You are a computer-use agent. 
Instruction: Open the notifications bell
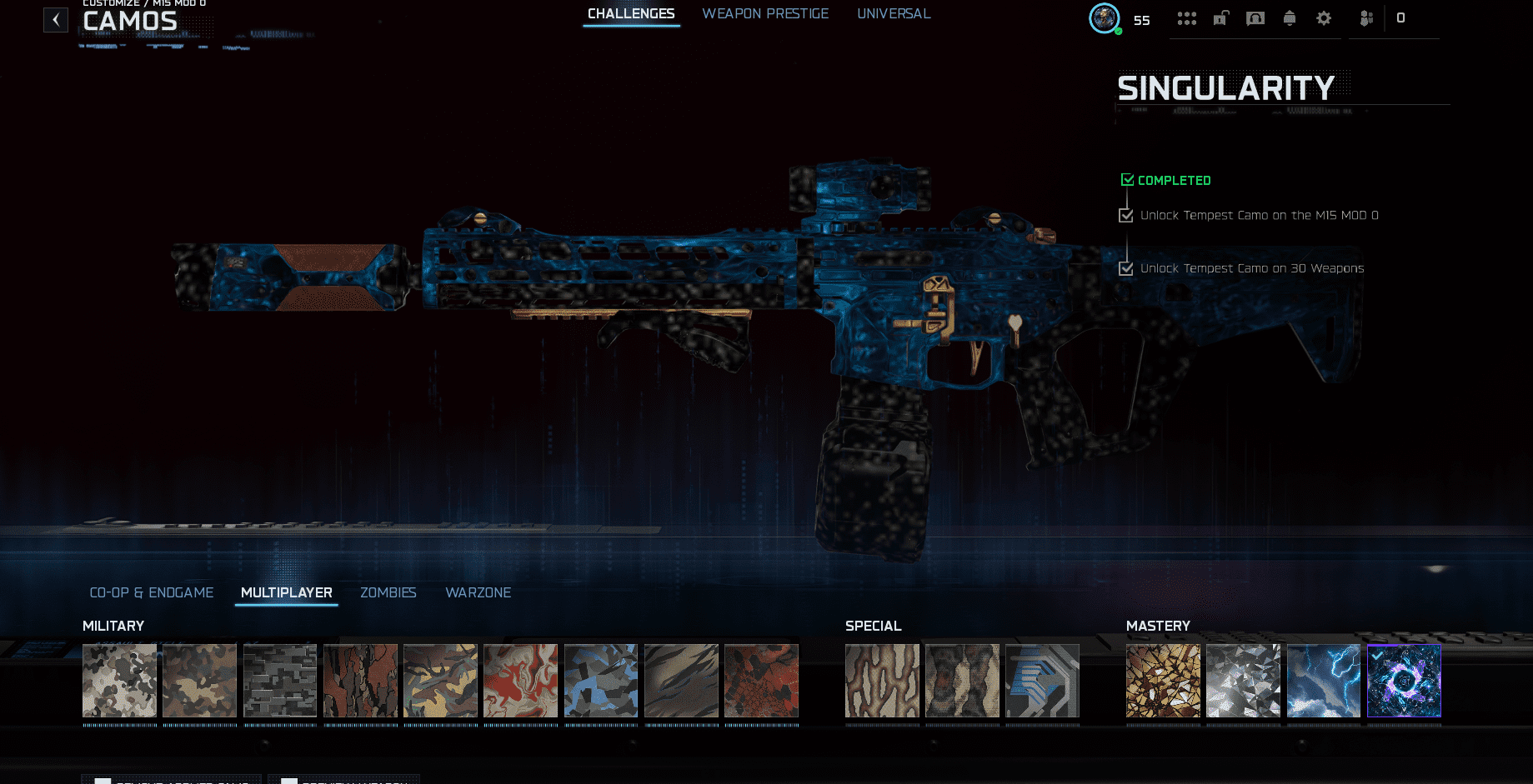(x=1290, y=18)
